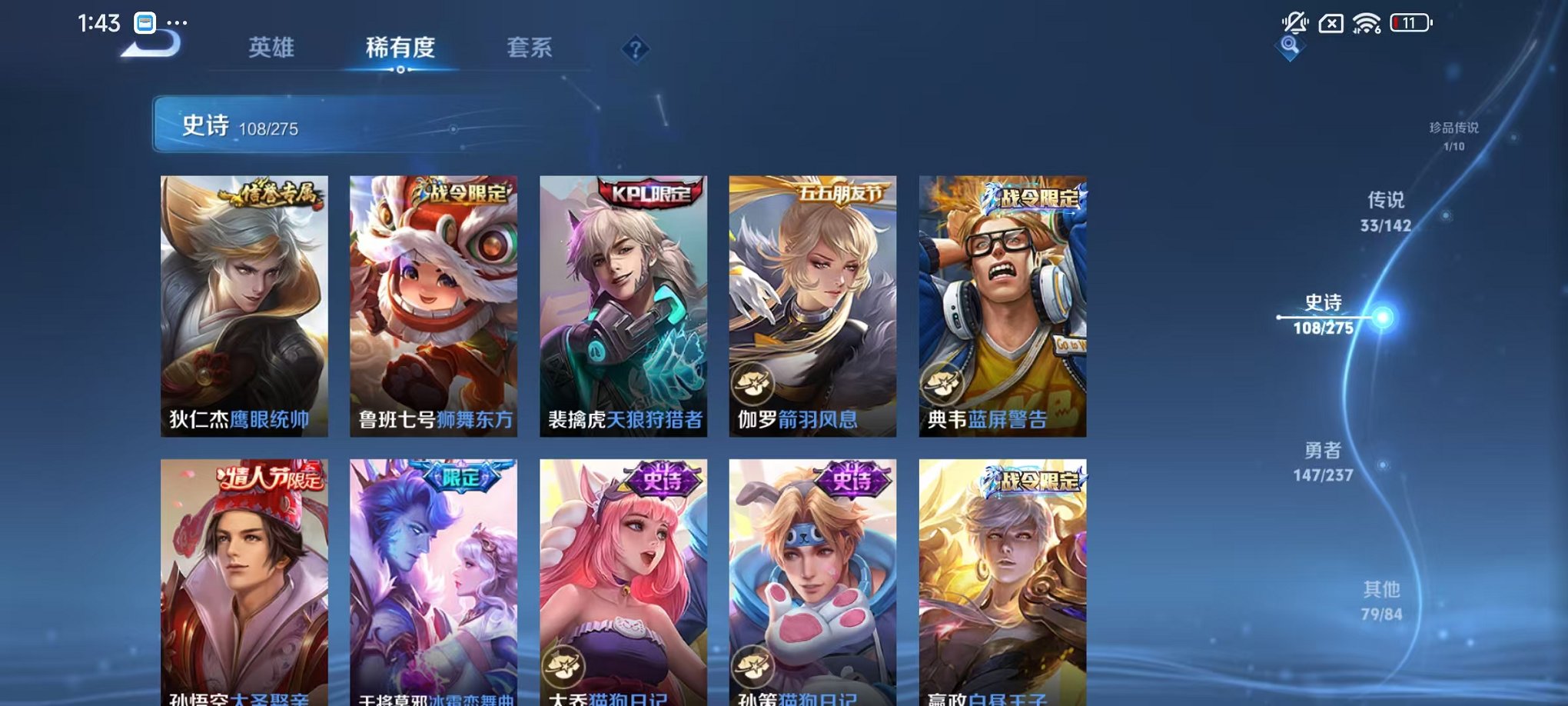Viewport: 1568px width, 706px height.
Task: Tap the muted notification bell status icon
Action: coord(1295,23)
